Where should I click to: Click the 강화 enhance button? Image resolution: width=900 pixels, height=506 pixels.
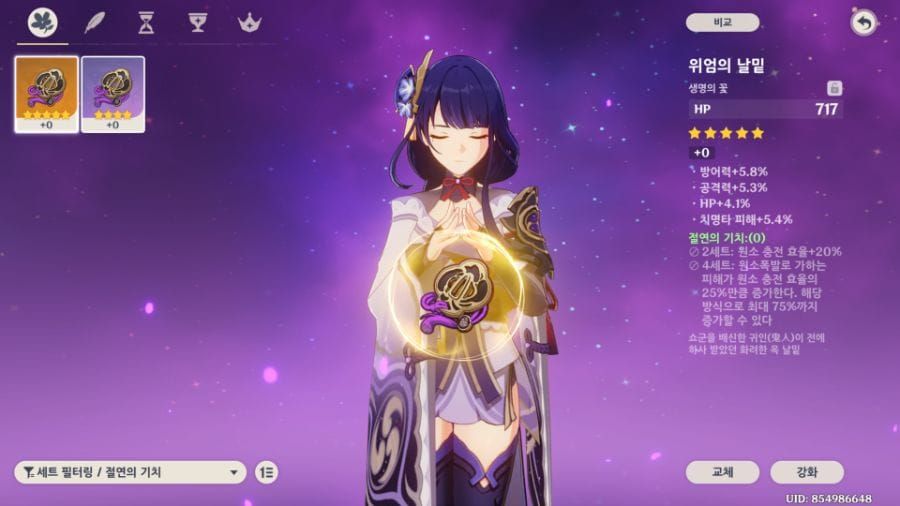click(x=807, y=472)
